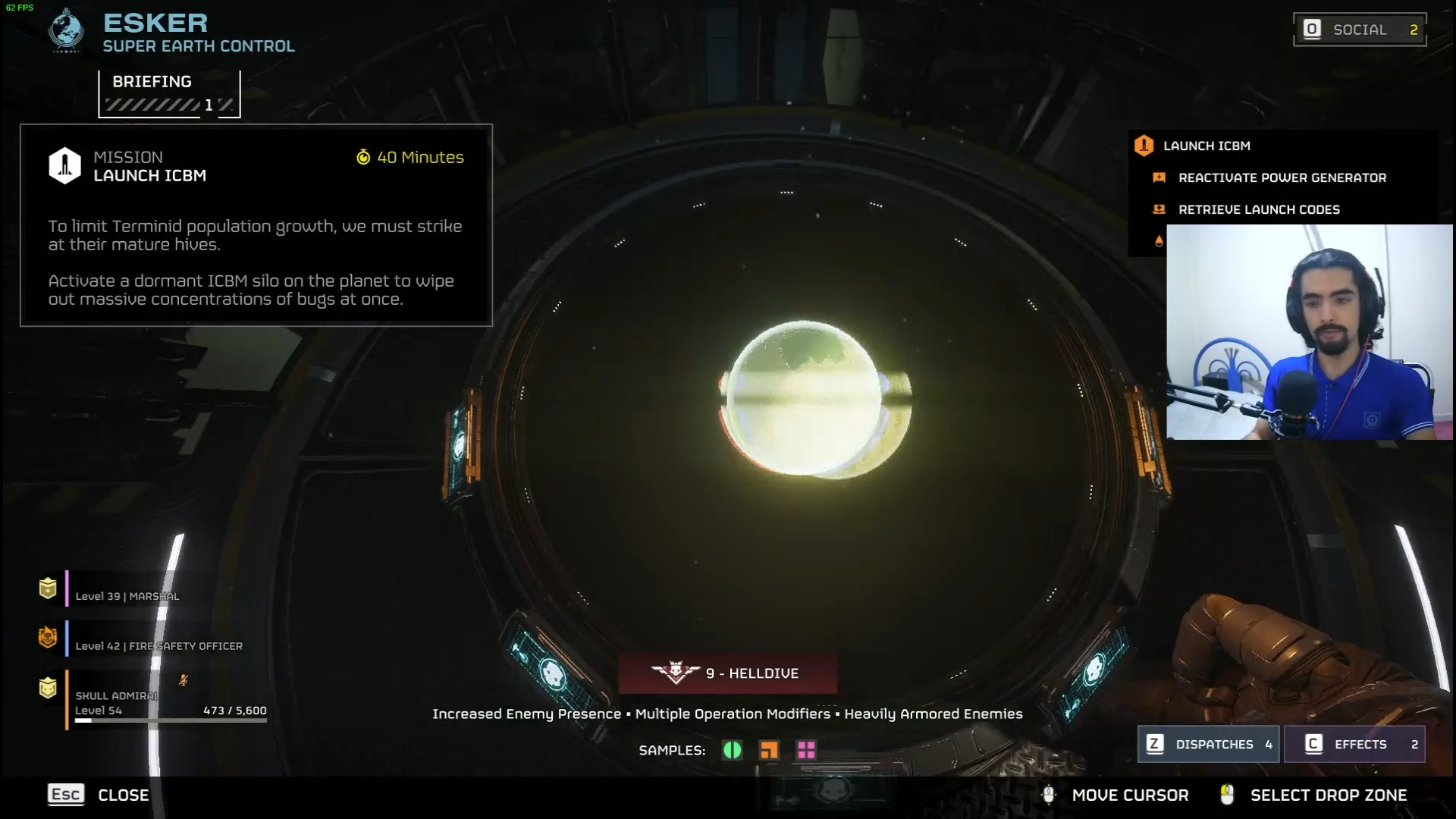
Task: Select the Level 42 Fire Safety Officer row
Action: tap(158, 646)
